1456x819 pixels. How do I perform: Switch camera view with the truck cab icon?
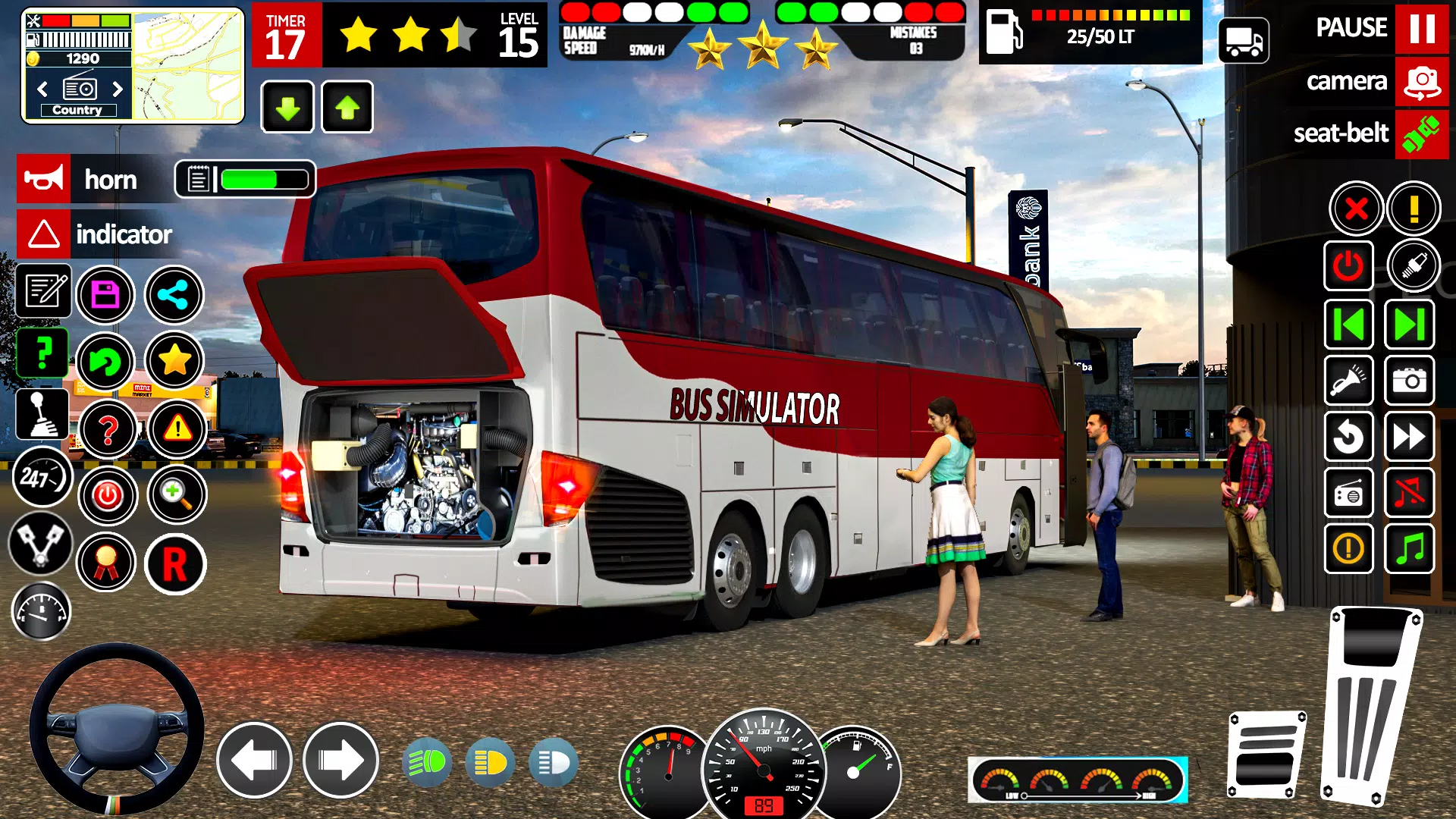[1244, 42]
